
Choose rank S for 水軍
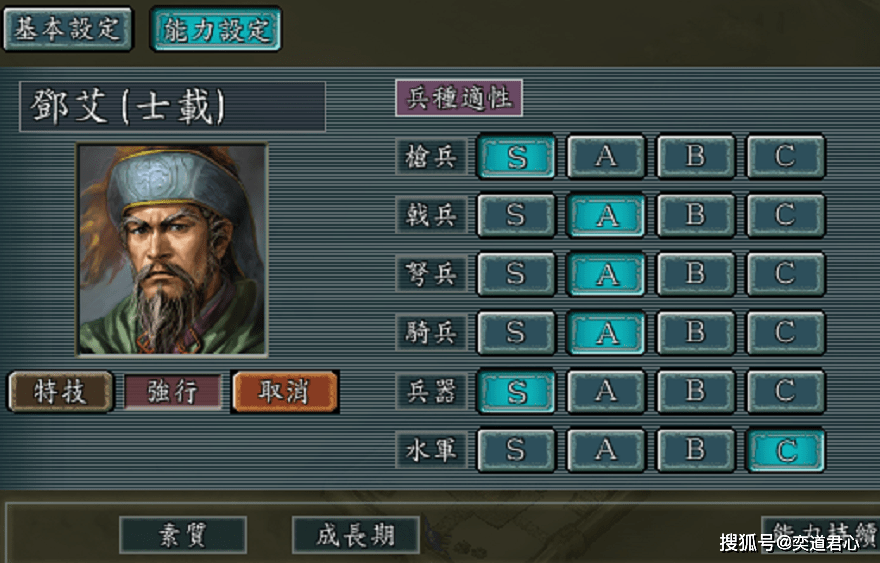[x=516, y=450]
